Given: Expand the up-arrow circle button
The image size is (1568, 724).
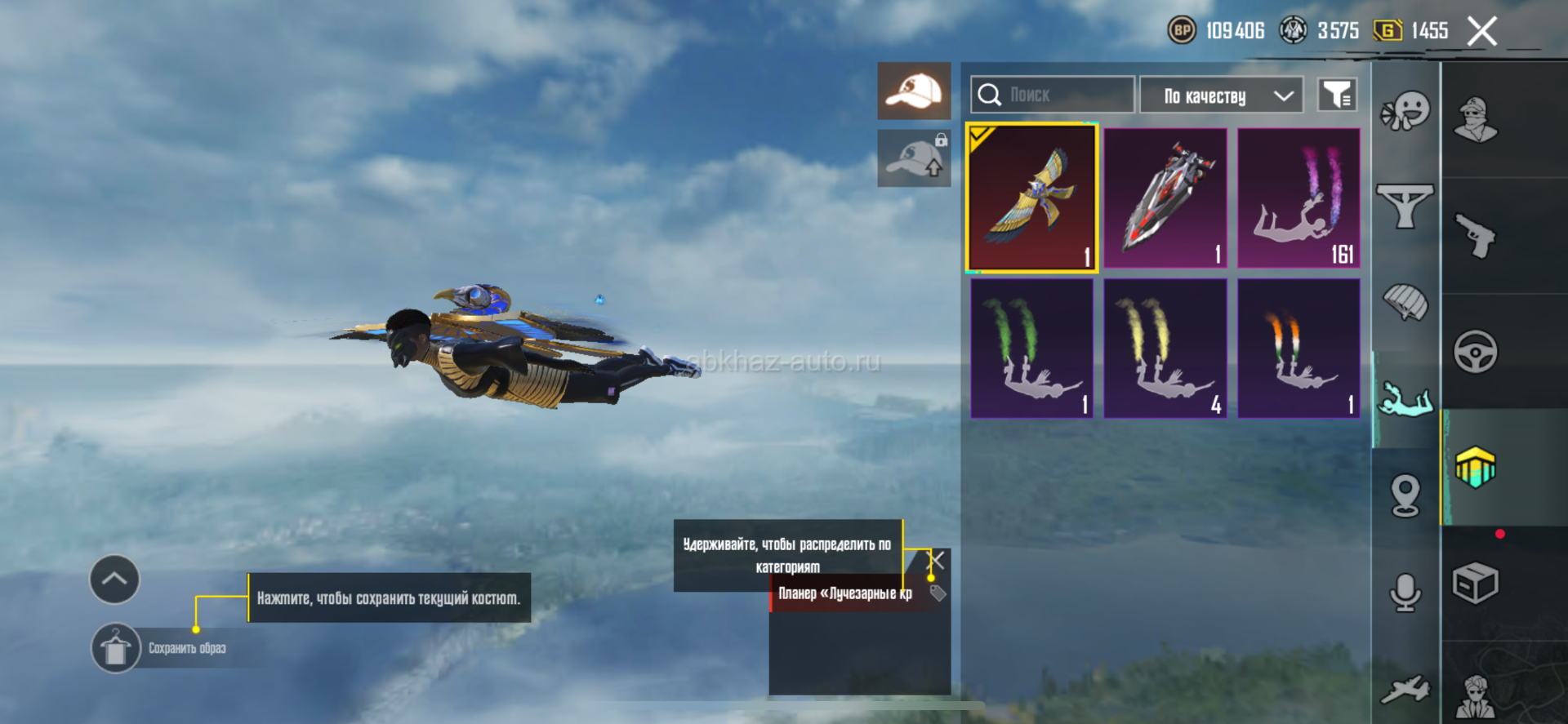Looking at the screenshot, I should tap(114, 580).
